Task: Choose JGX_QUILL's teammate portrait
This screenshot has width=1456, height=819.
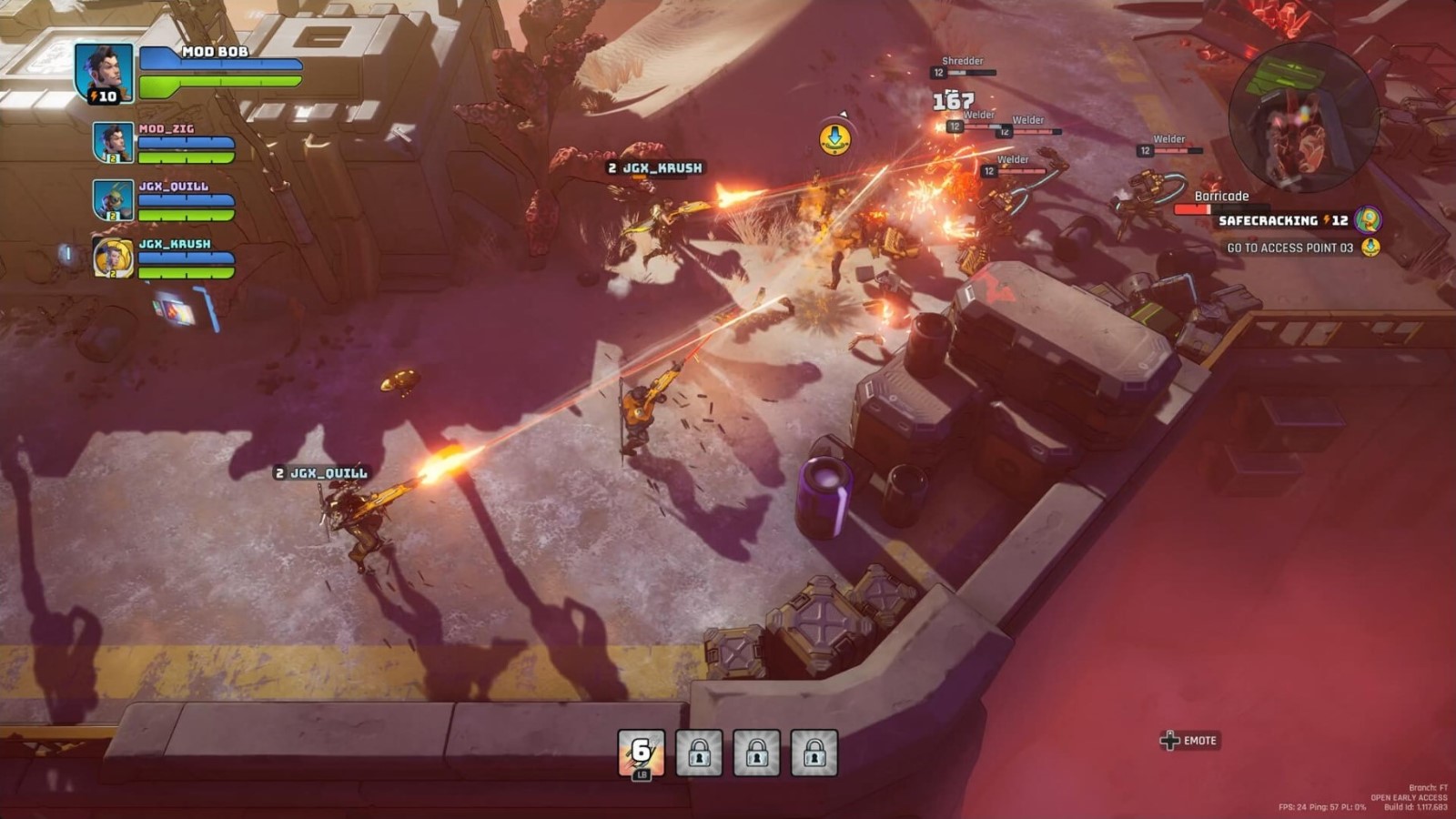Action: (113, 200)
